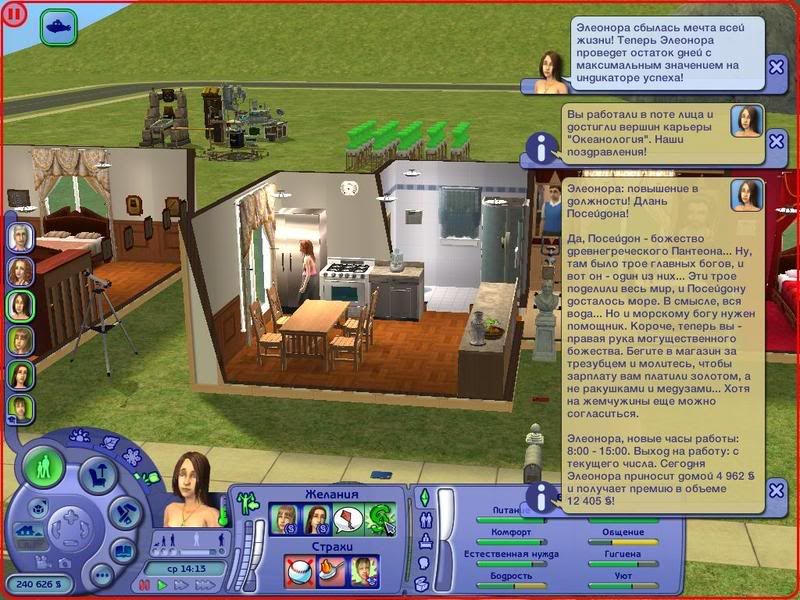
Task: Open the options menu with three dots
Action: click(x=101, y=576)
